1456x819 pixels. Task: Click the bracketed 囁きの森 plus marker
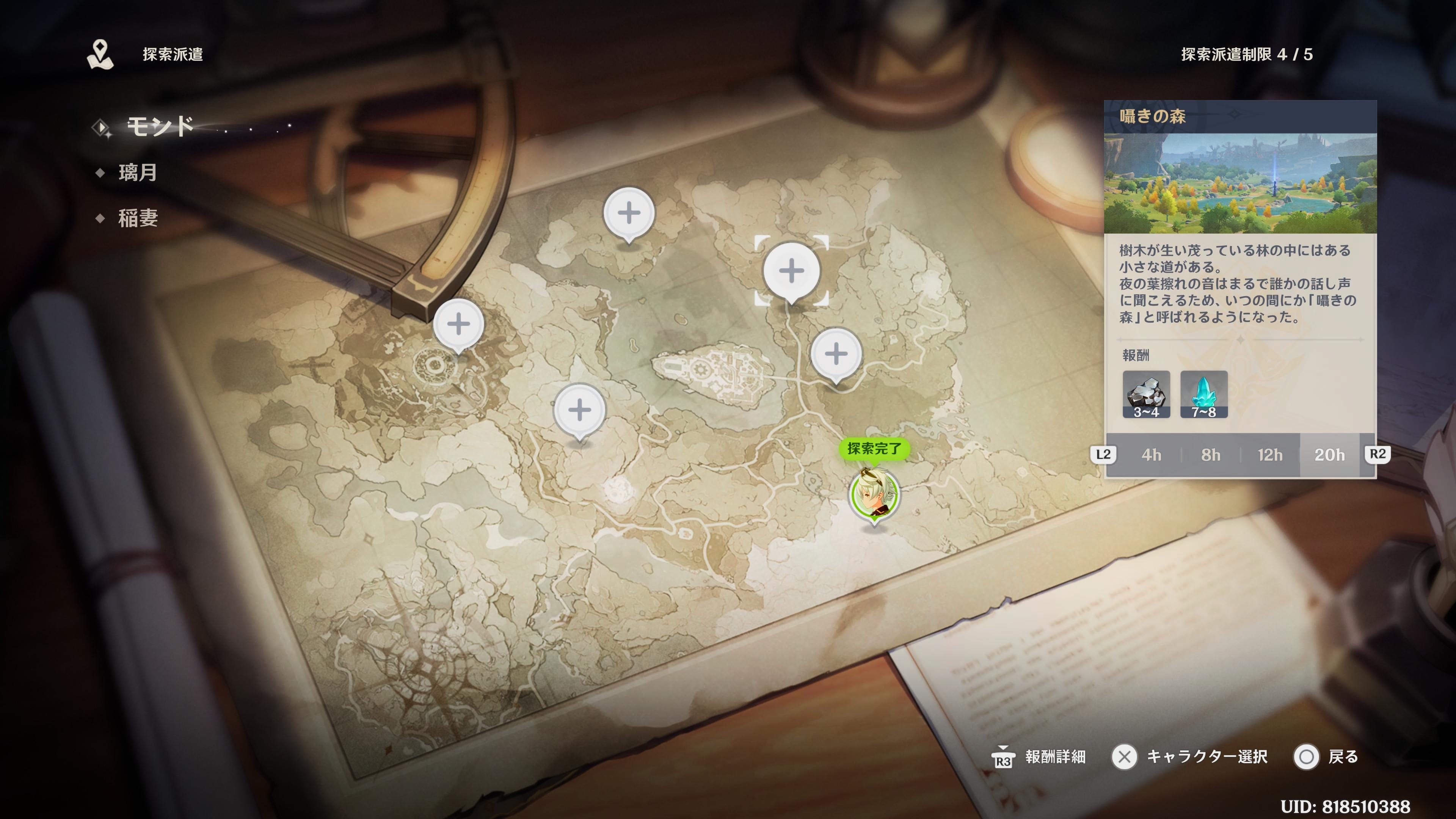click(x=791, y=271)
